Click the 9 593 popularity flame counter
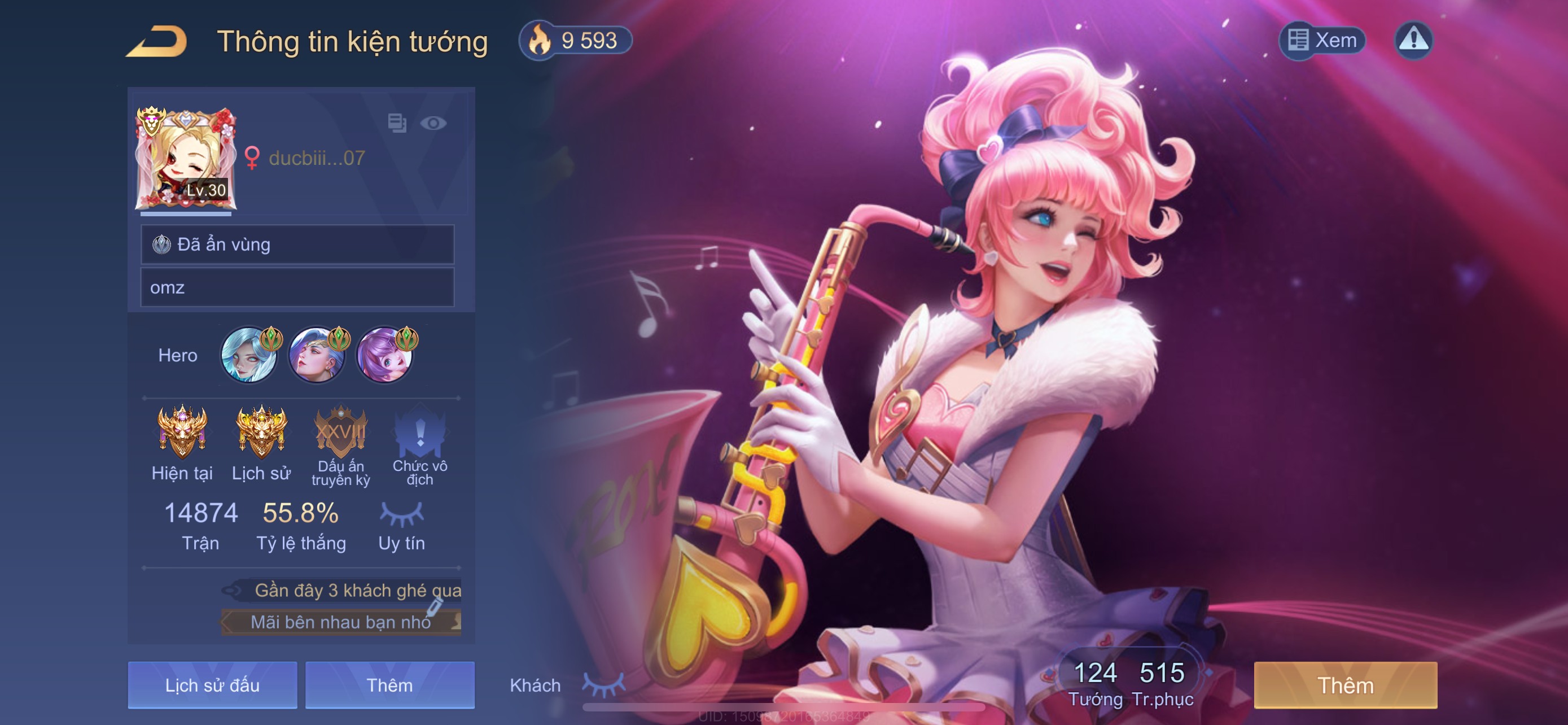Screen dimensions: 1568x725 tap(576, 41)
